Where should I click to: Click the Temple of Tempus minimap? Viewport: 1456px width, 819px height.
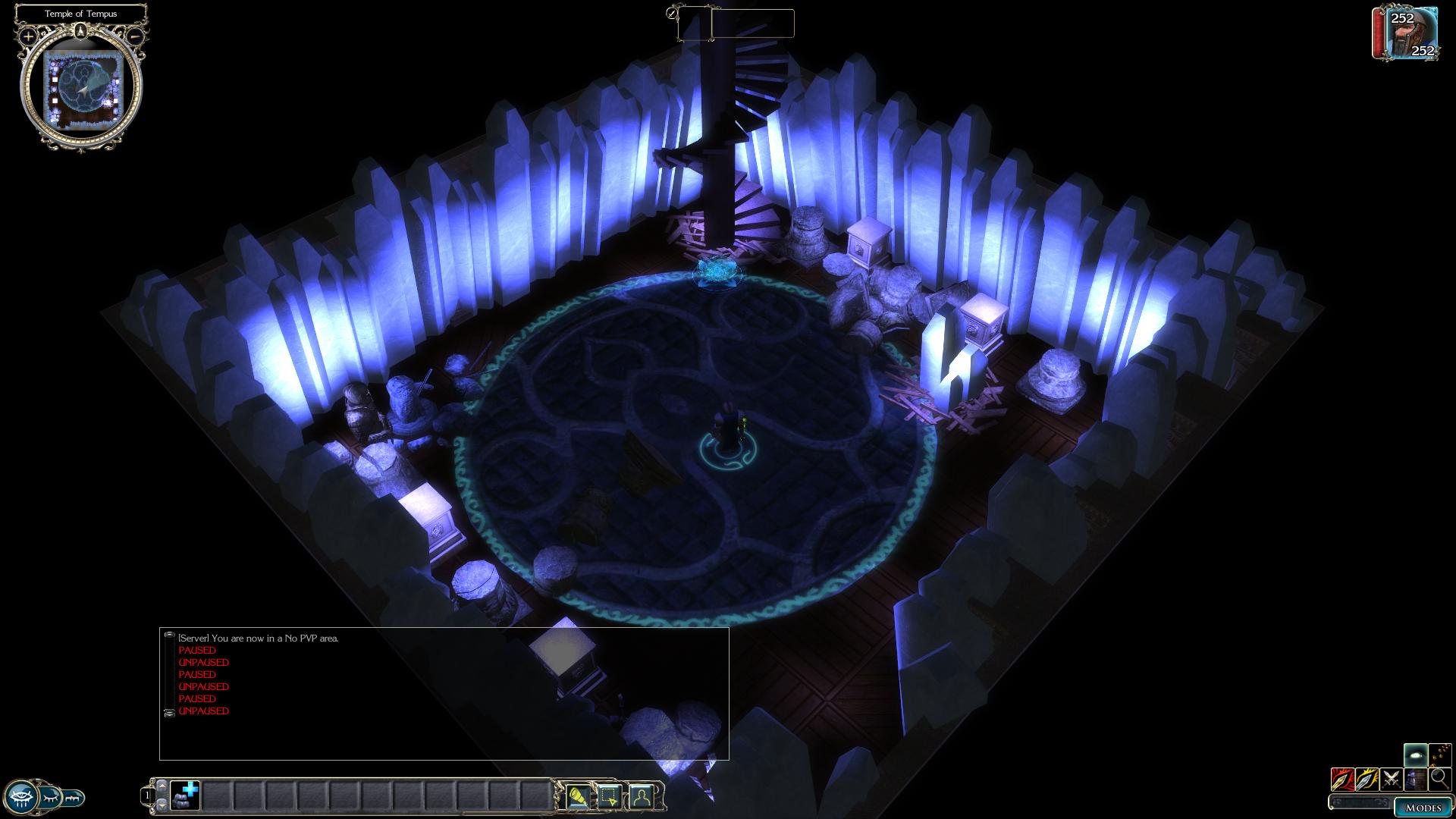pos(81,89)
